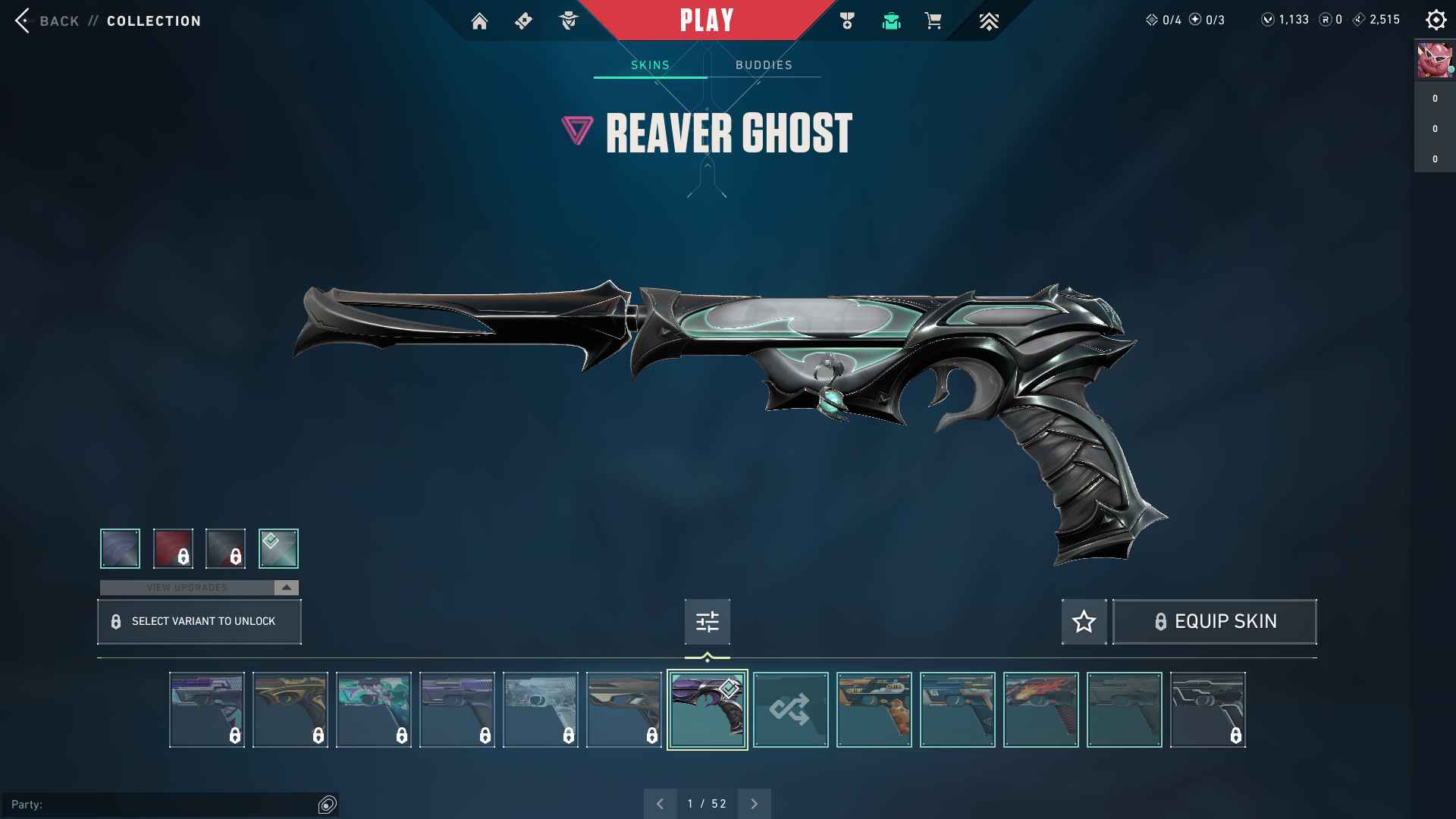Select the gold and black Ghost skin
The width and height of the screenshot is (1456, 819).
coord(290,710)
